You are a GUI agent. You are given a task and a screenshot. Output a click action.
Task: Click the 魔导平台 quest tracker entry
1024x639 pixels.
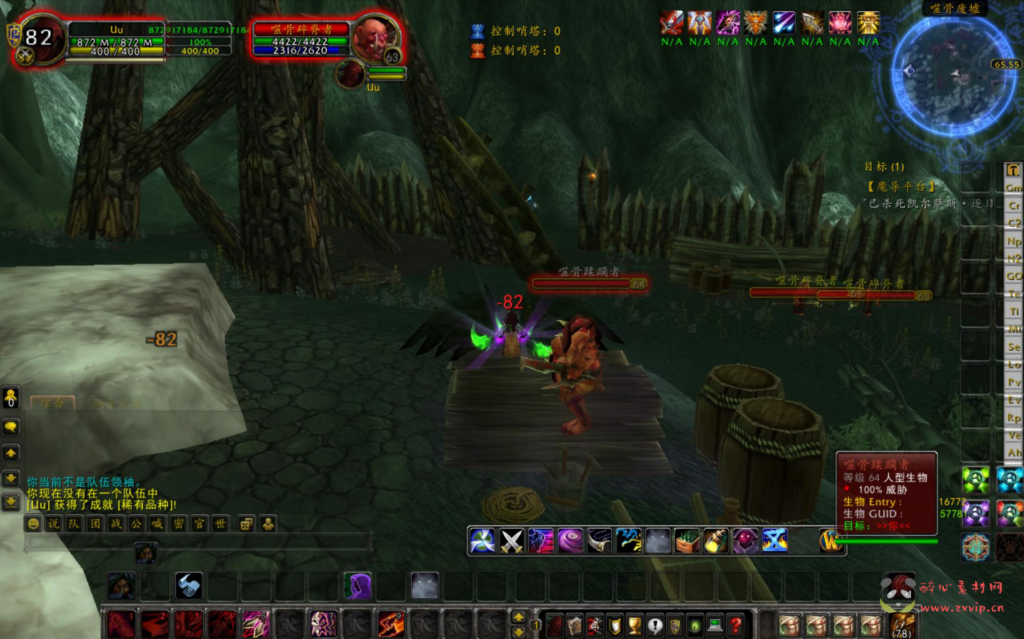(x=900, y=185)
